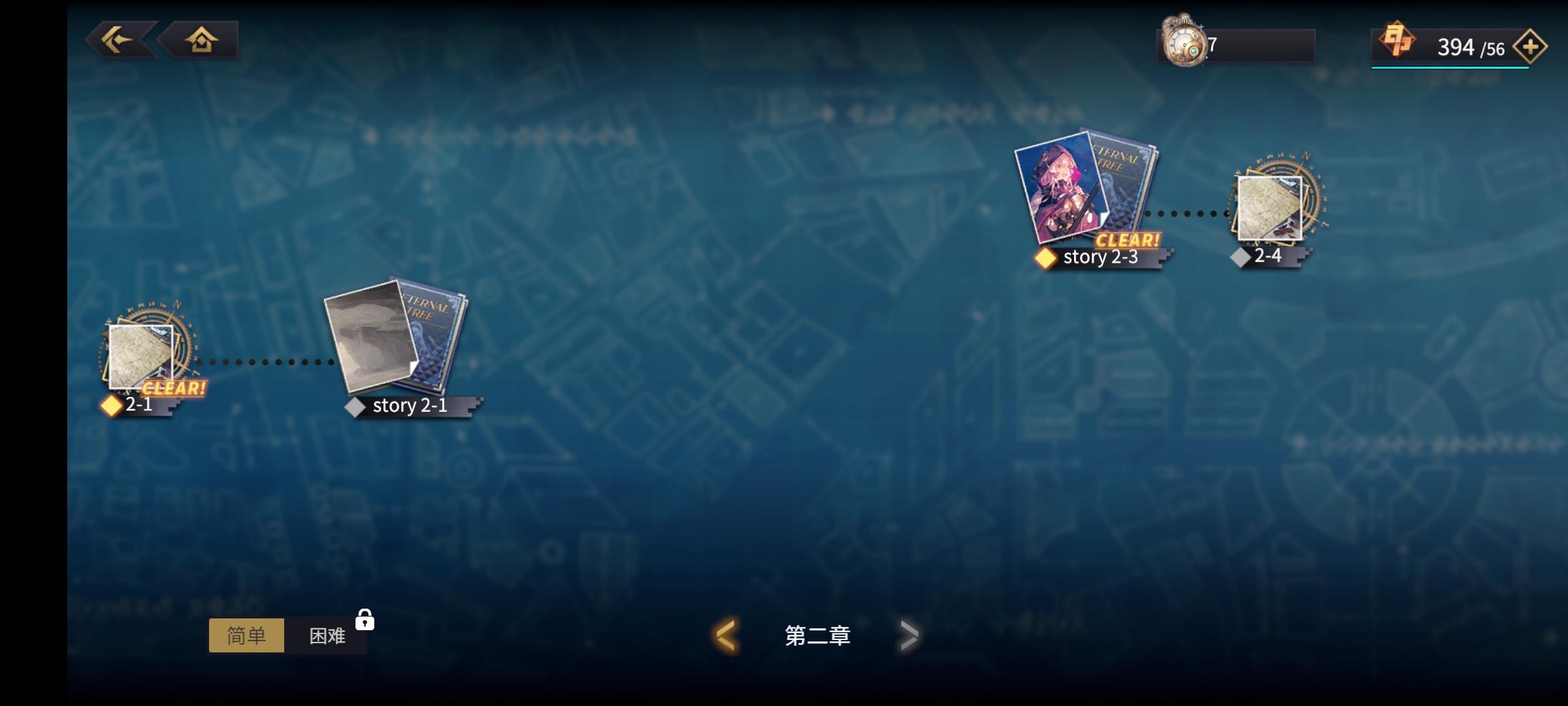Viewport: 1568px width, 706px height.
Task: Go to next chapter with right arrow
Action: (x=908, y=634)
